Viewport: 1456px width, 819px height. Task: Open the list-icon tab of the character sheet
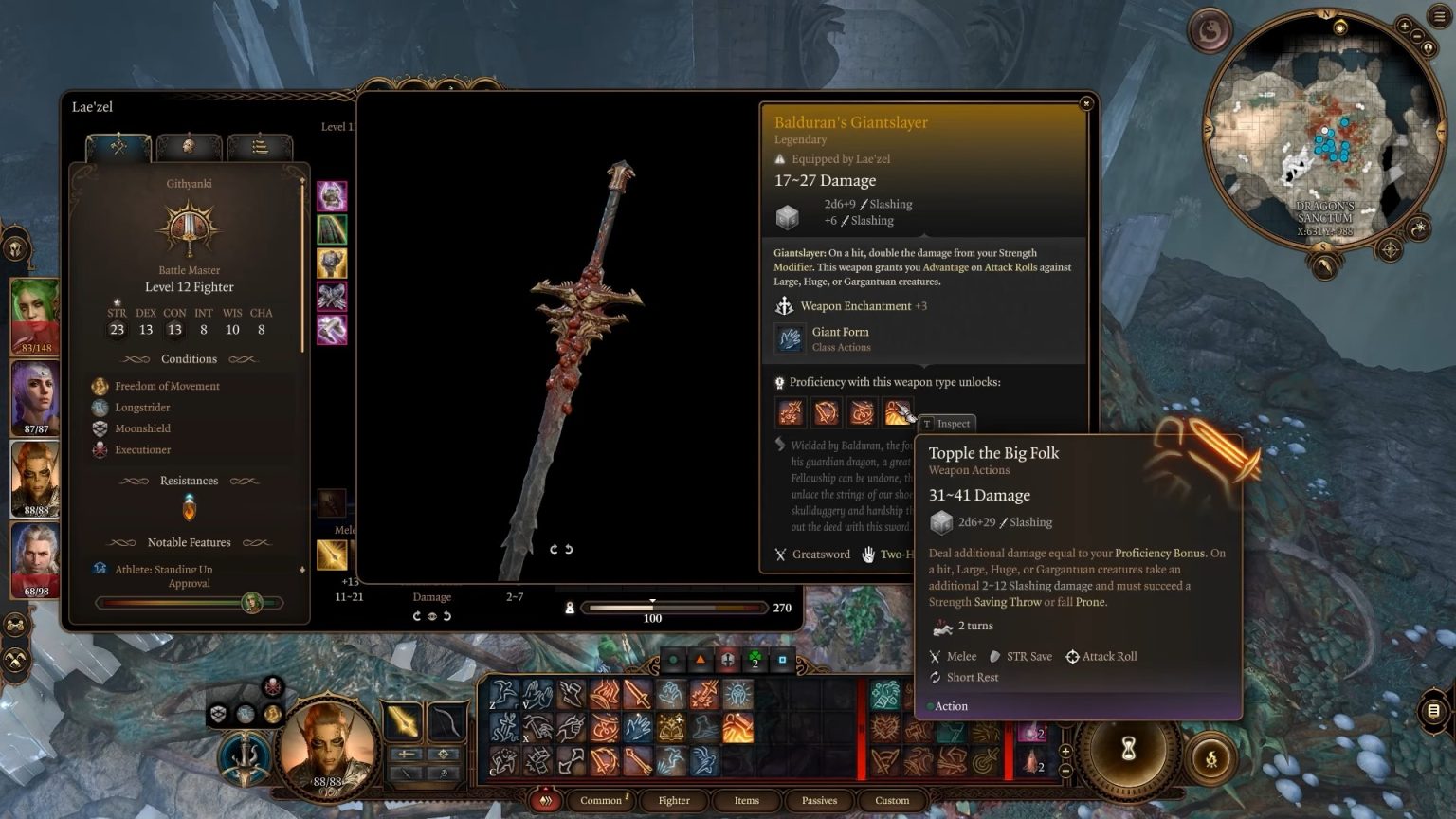[x=259, y=147]
